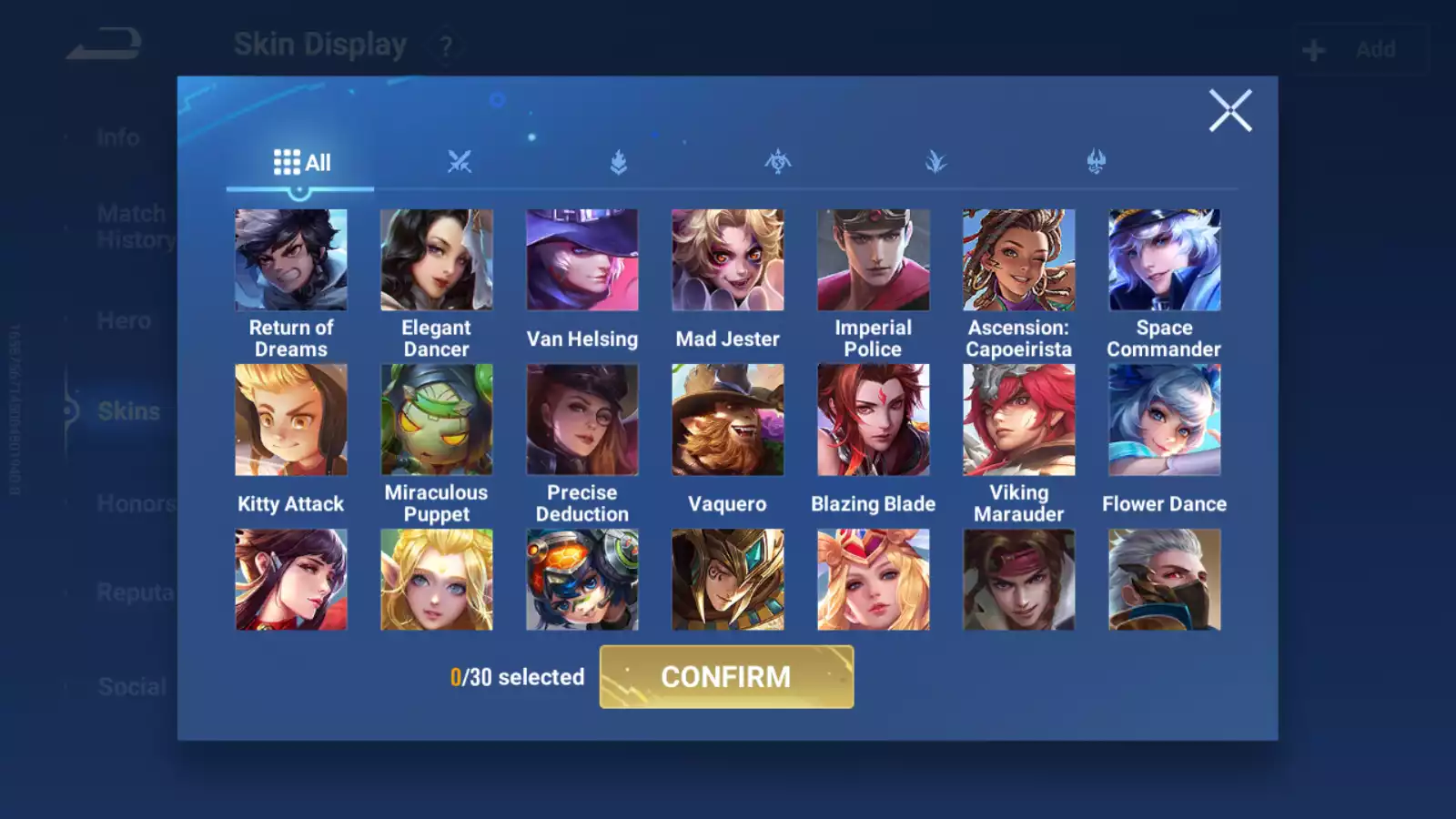Select the Van Helsing skin
Screen dimensions: 1456x819
click(581, 259)
